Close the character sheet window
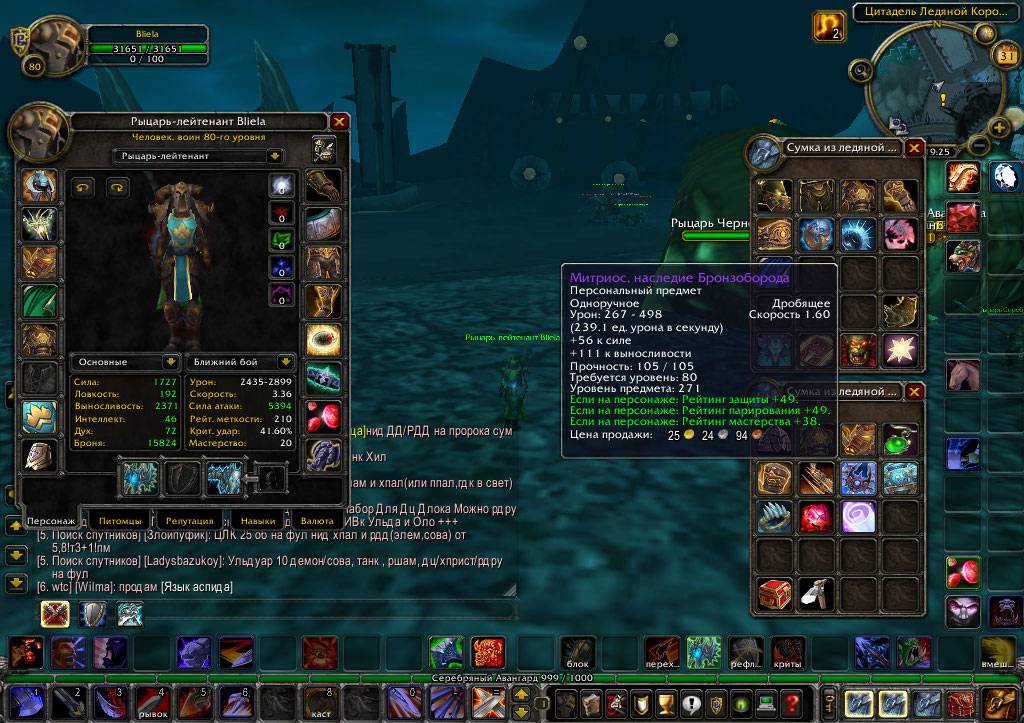The height and width of the screenshot is (723, 1024). (x=340, y=122)
